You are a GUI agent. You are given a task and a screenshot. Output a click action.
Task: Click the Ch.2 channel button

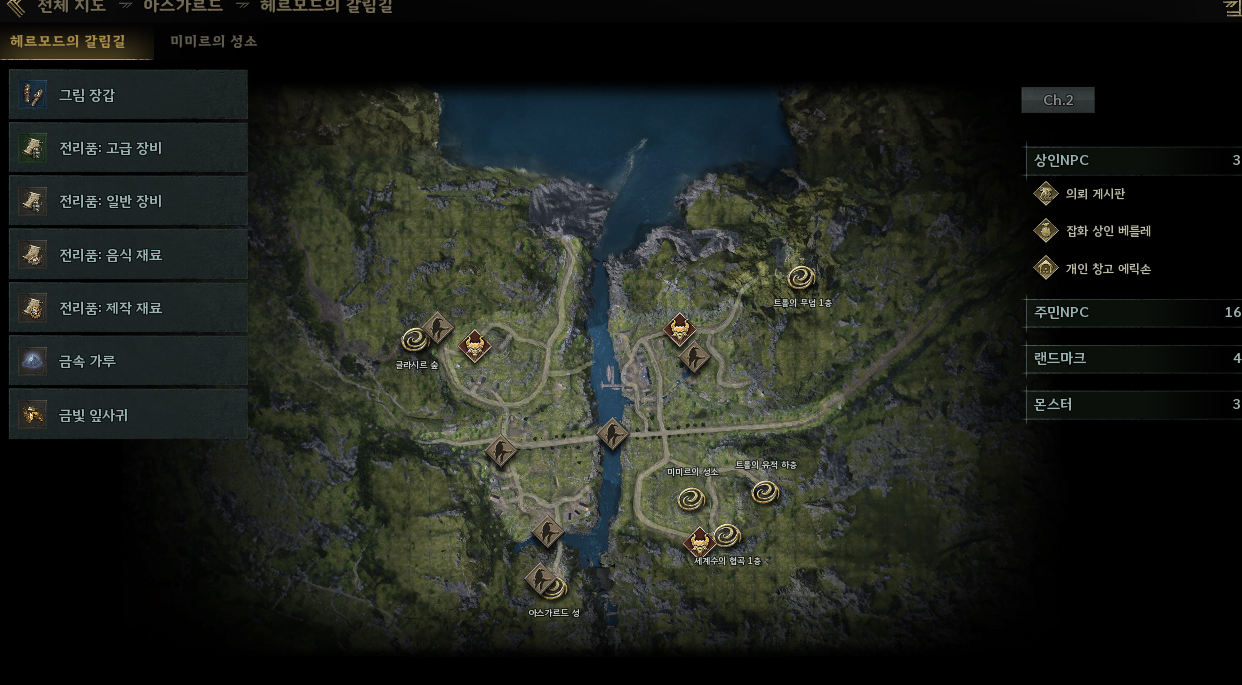click(x=1057, y=100)
